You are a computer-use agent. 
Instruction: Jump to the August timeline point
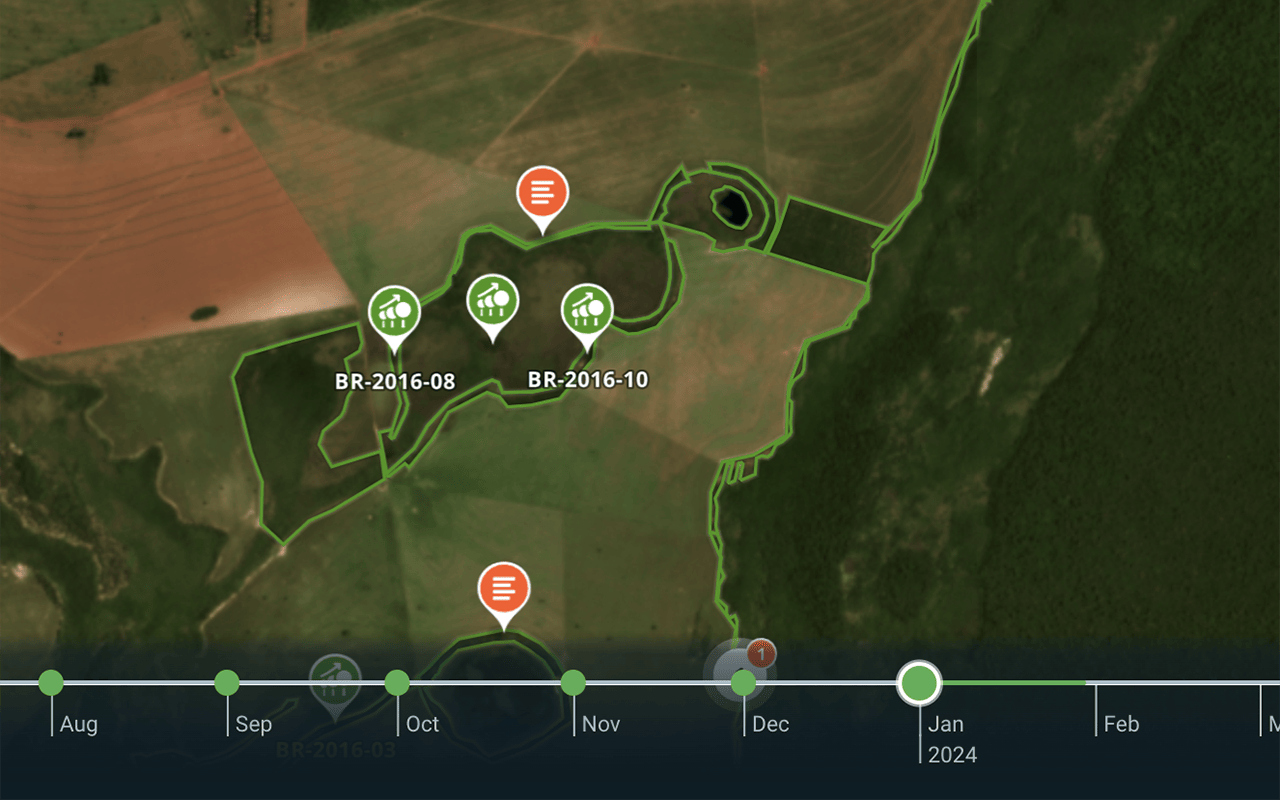tap(51, 683)
